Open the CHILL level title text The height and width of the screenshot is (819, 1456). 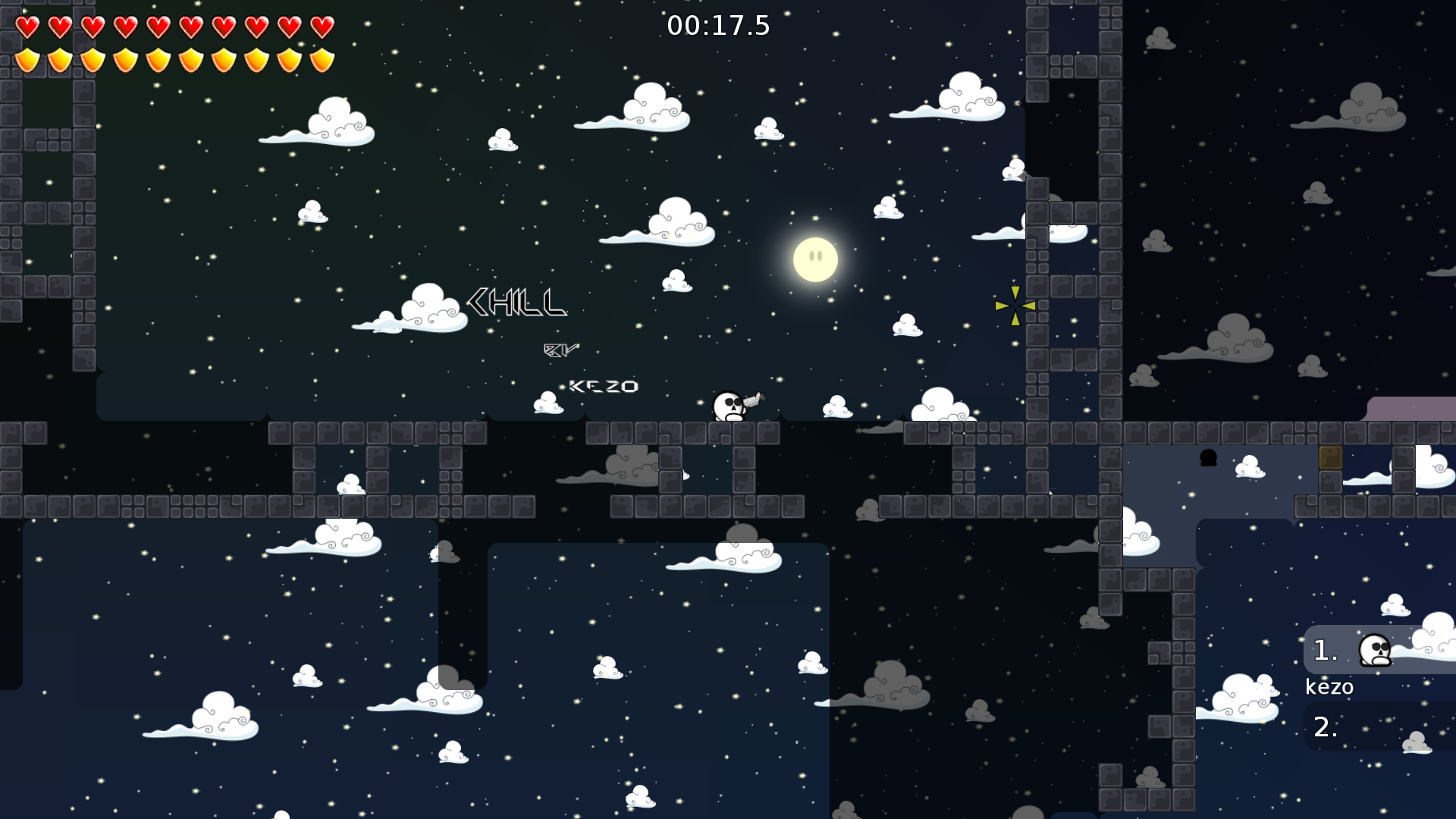[x=518, y=303]
